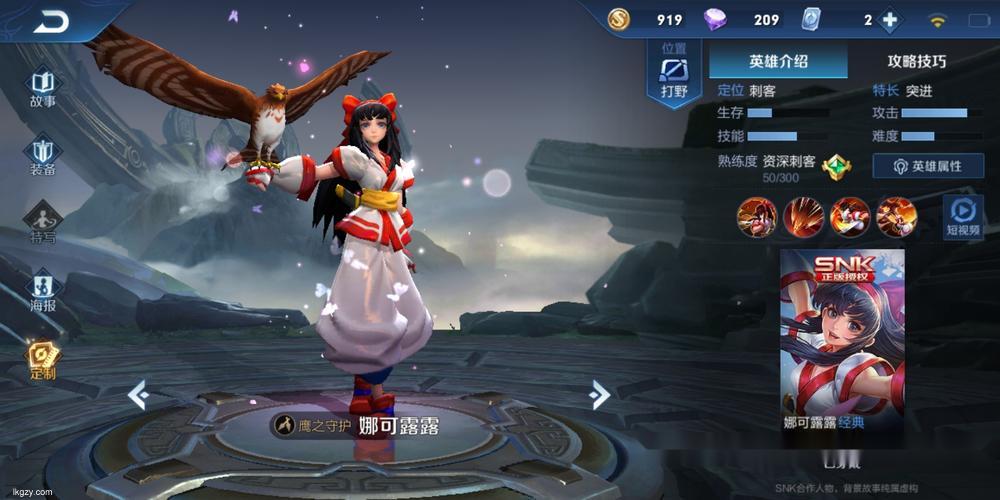View the first skill icon
Image resolution: width=1000 pixels, height=500 pixels.
click(x=757, y=216)
